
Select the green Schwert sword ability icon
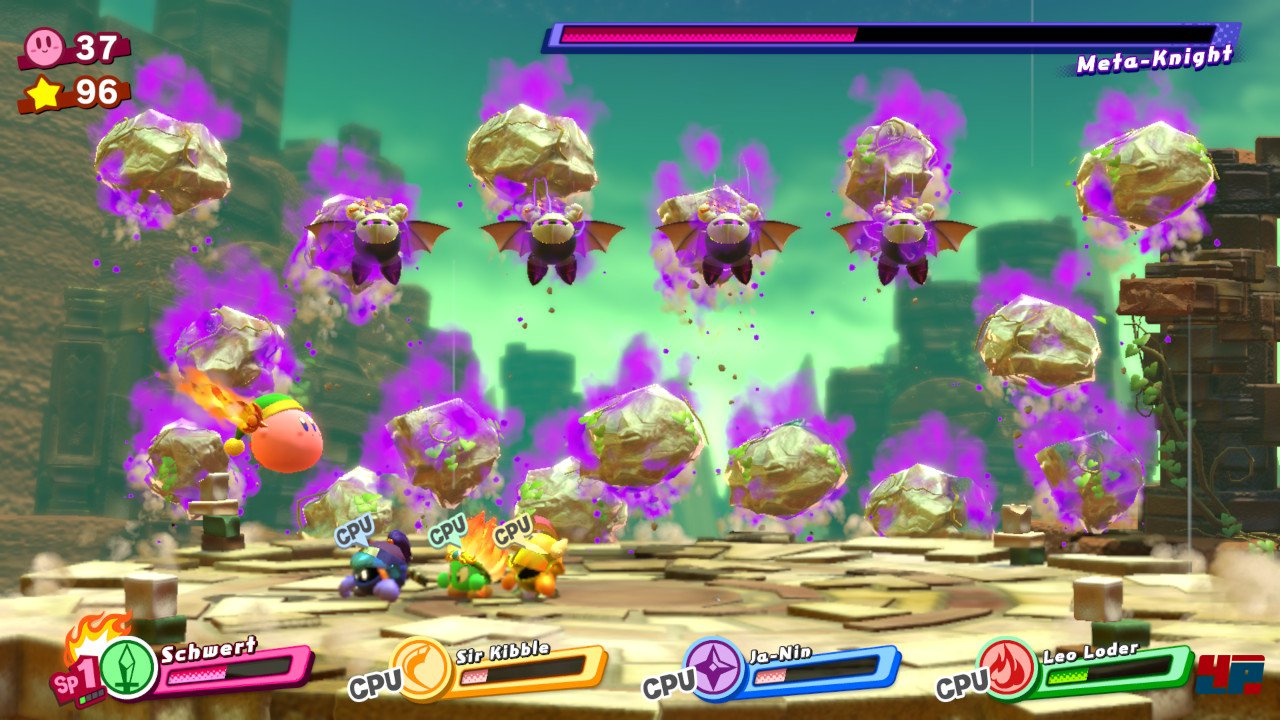tap(128, 668)
